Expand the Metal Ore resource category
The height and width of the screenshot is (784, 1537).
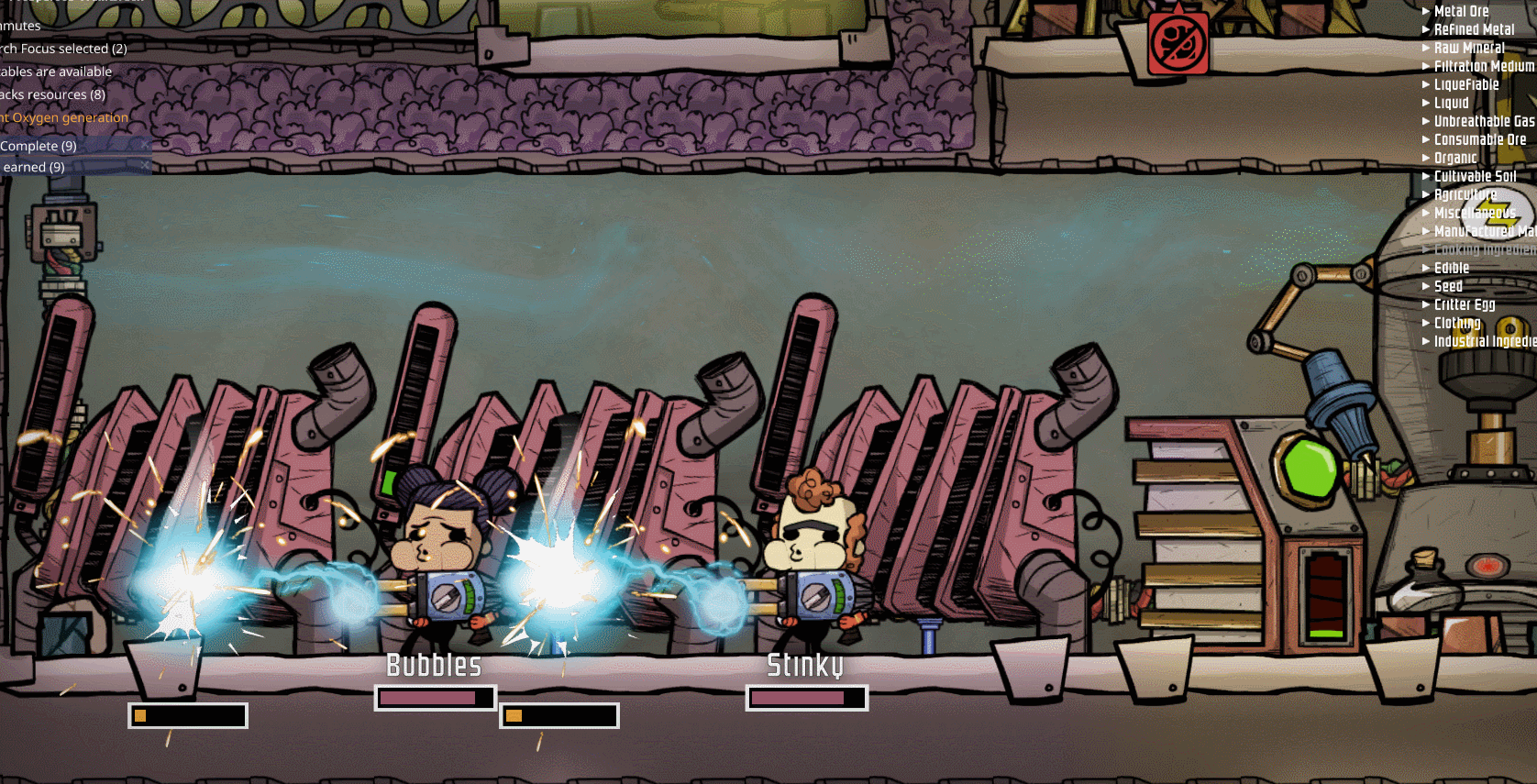click(1460, 11)
